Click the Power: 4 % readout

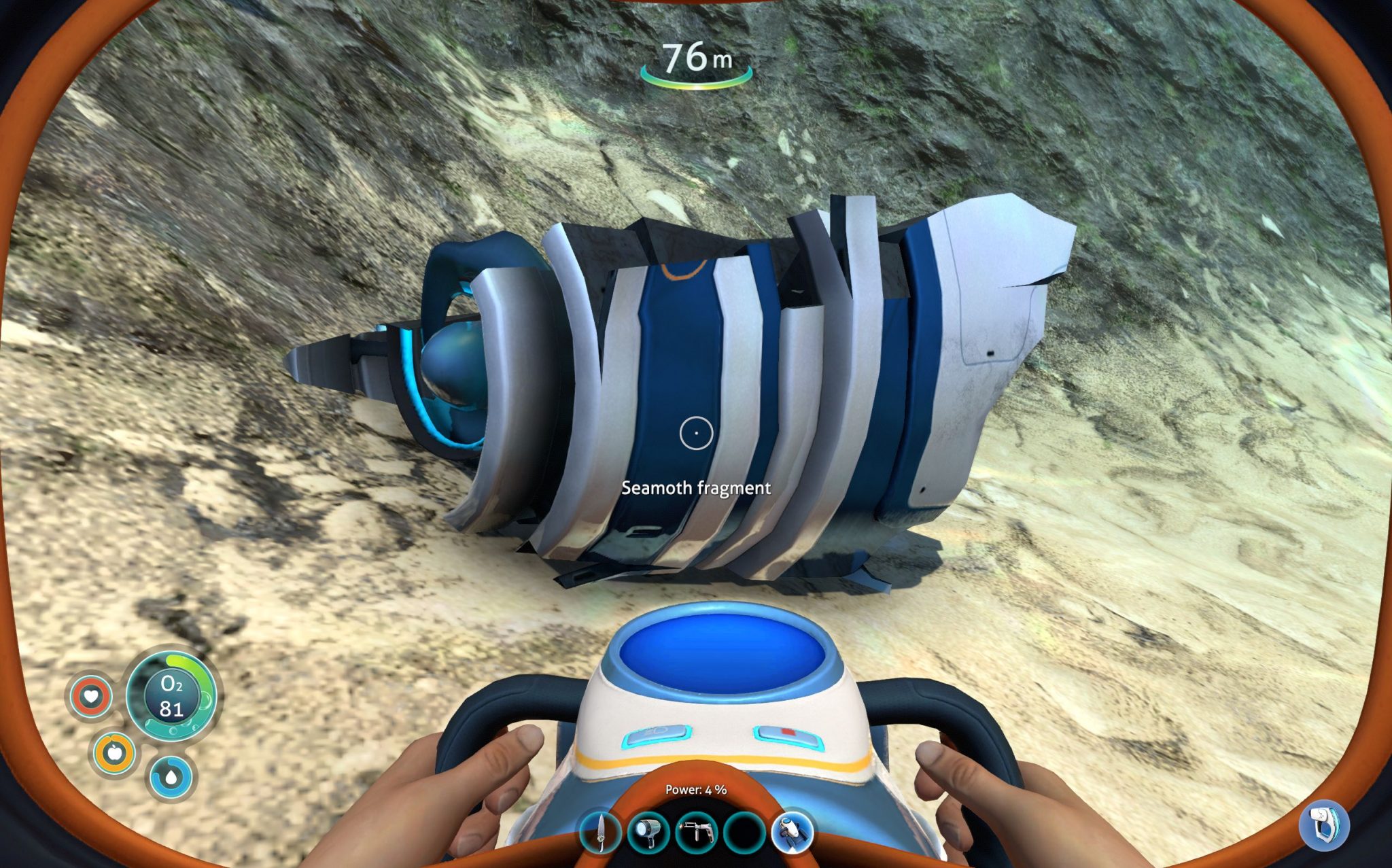point(695,791)
